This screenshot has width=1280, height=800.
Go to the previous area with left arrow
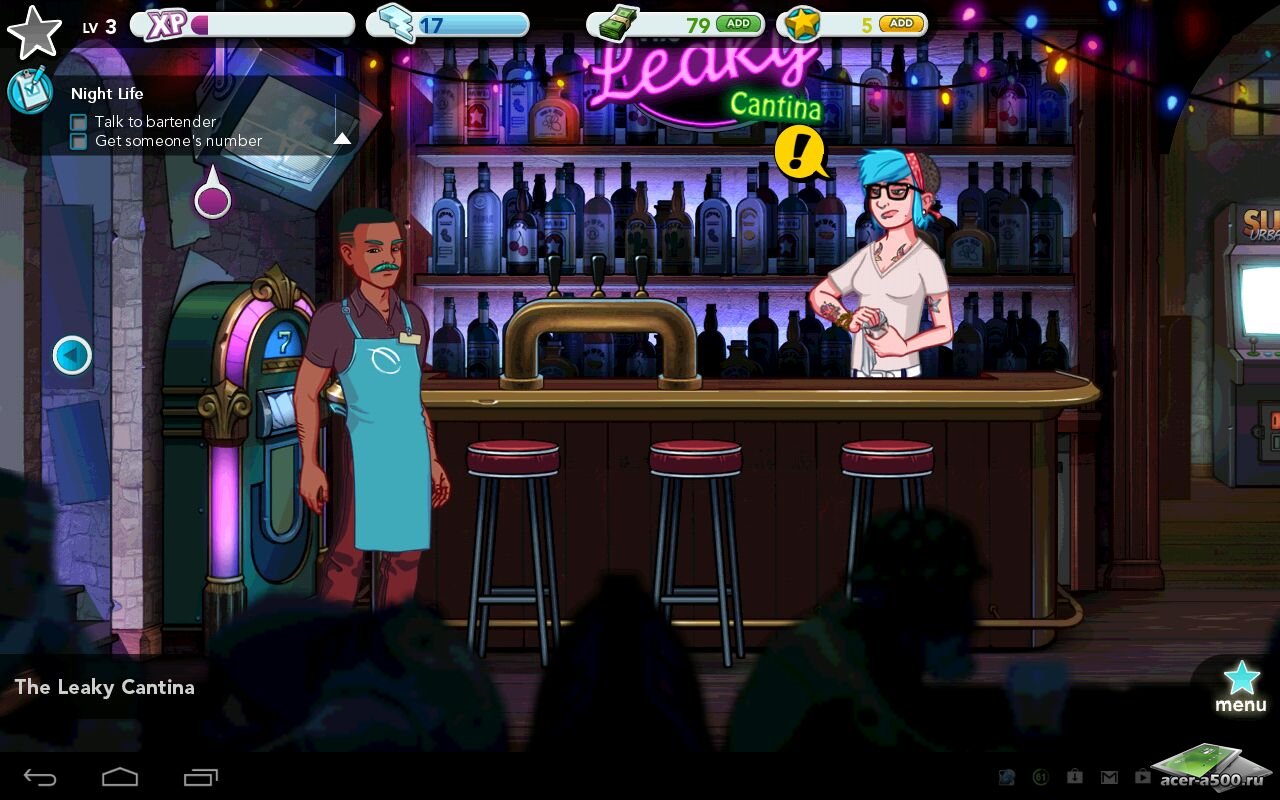72,355
